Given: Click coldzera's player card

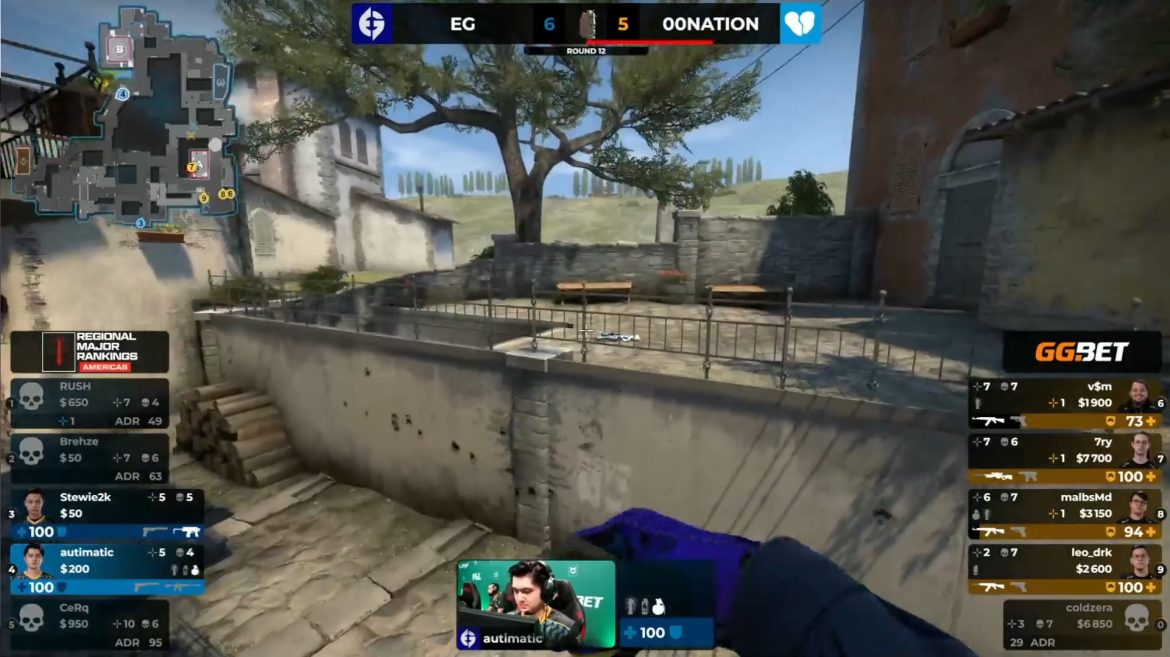Looking at the screenshot, I should tap(1083, 624).
